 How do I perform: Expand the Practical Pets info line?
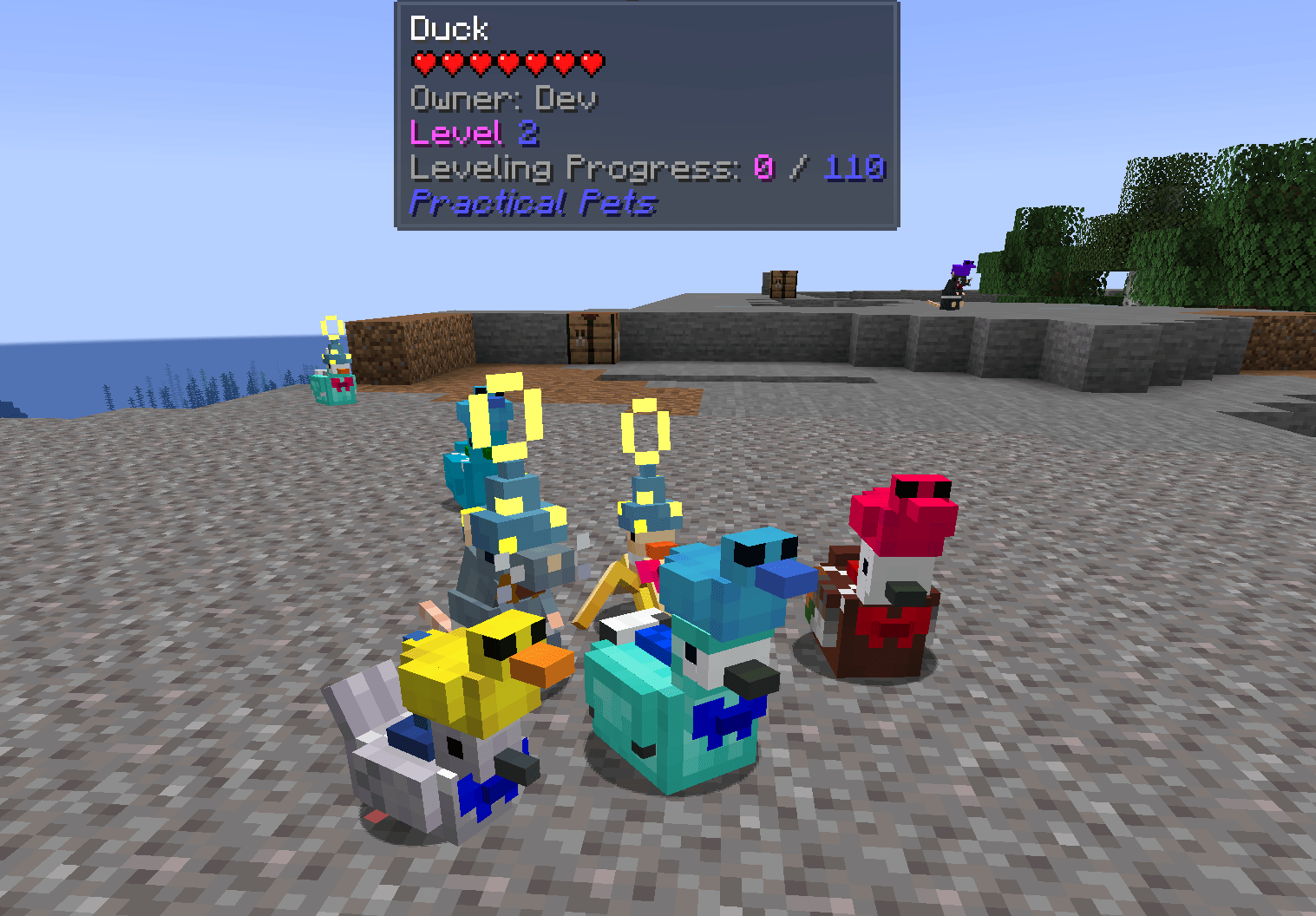click(x=533, y=202)
